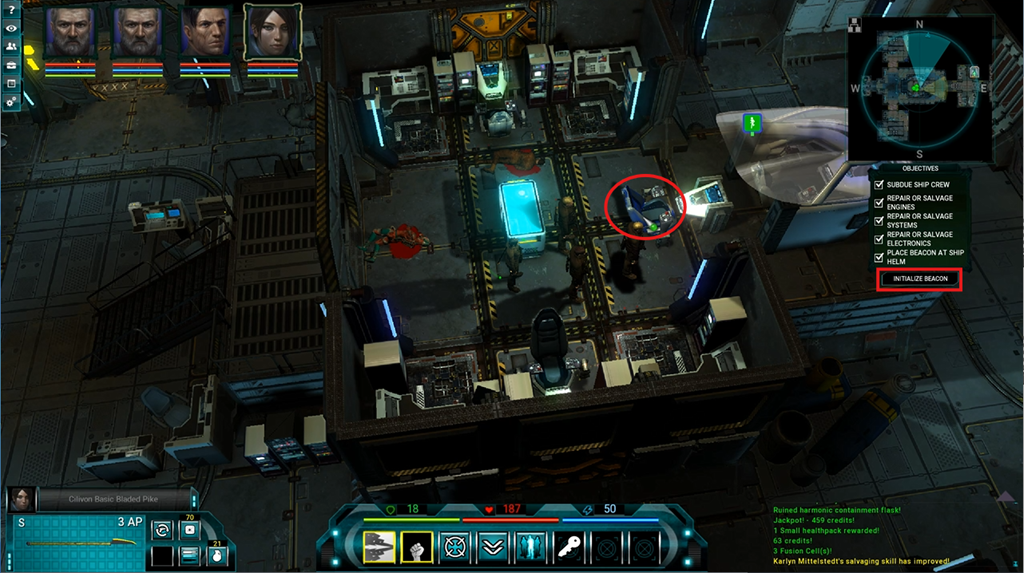Select the scarred dark-haired man's squad portrait
1024x573 pixels.
(206, 33)
